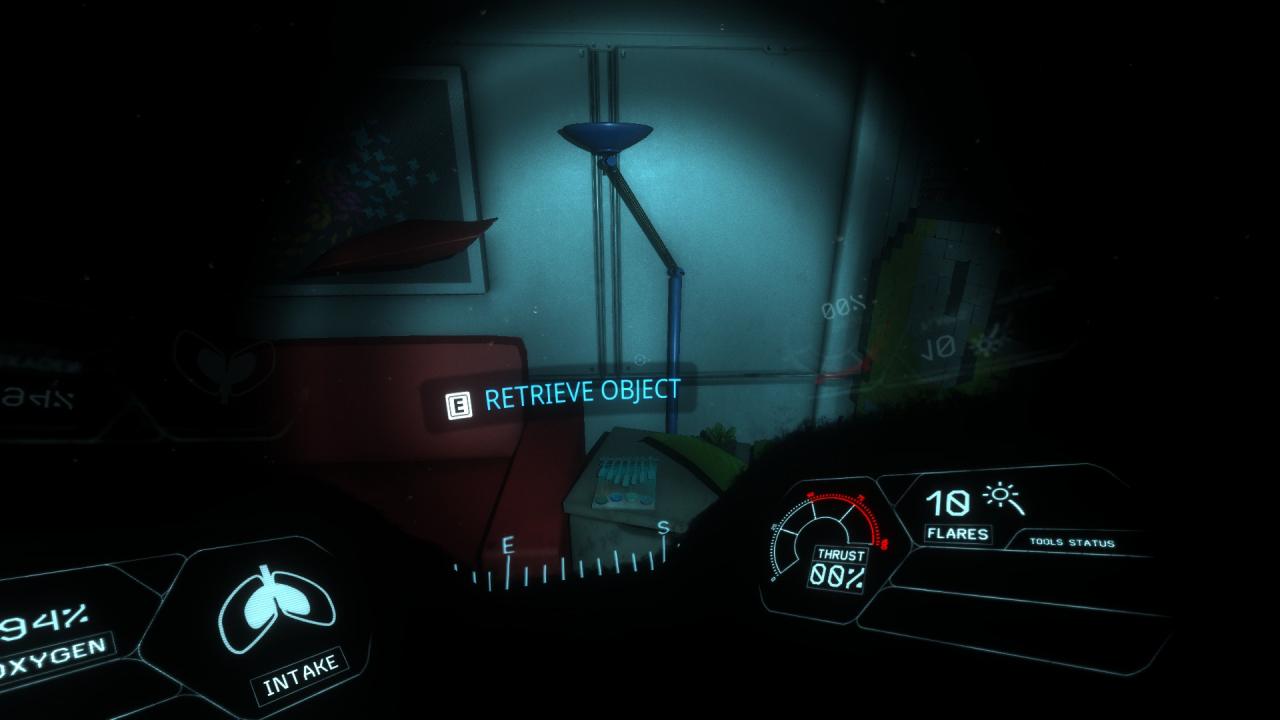Open the Tools Status panel
The image size is (1280, 720).
point(1072,543)
